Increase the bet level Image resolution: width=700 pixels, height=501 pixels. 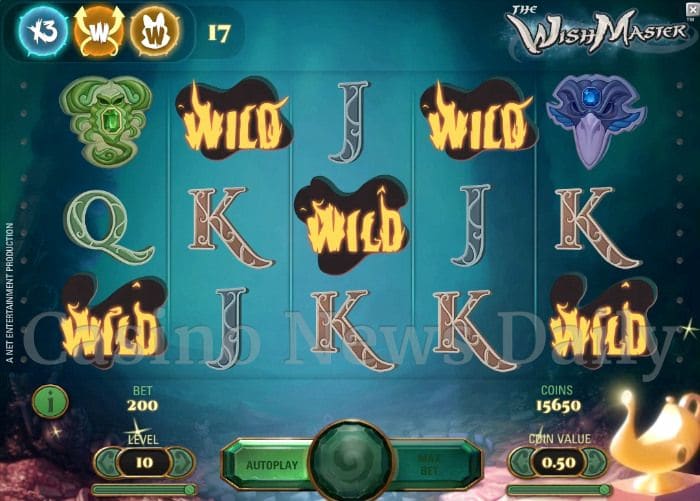click(x=180, y=462)
